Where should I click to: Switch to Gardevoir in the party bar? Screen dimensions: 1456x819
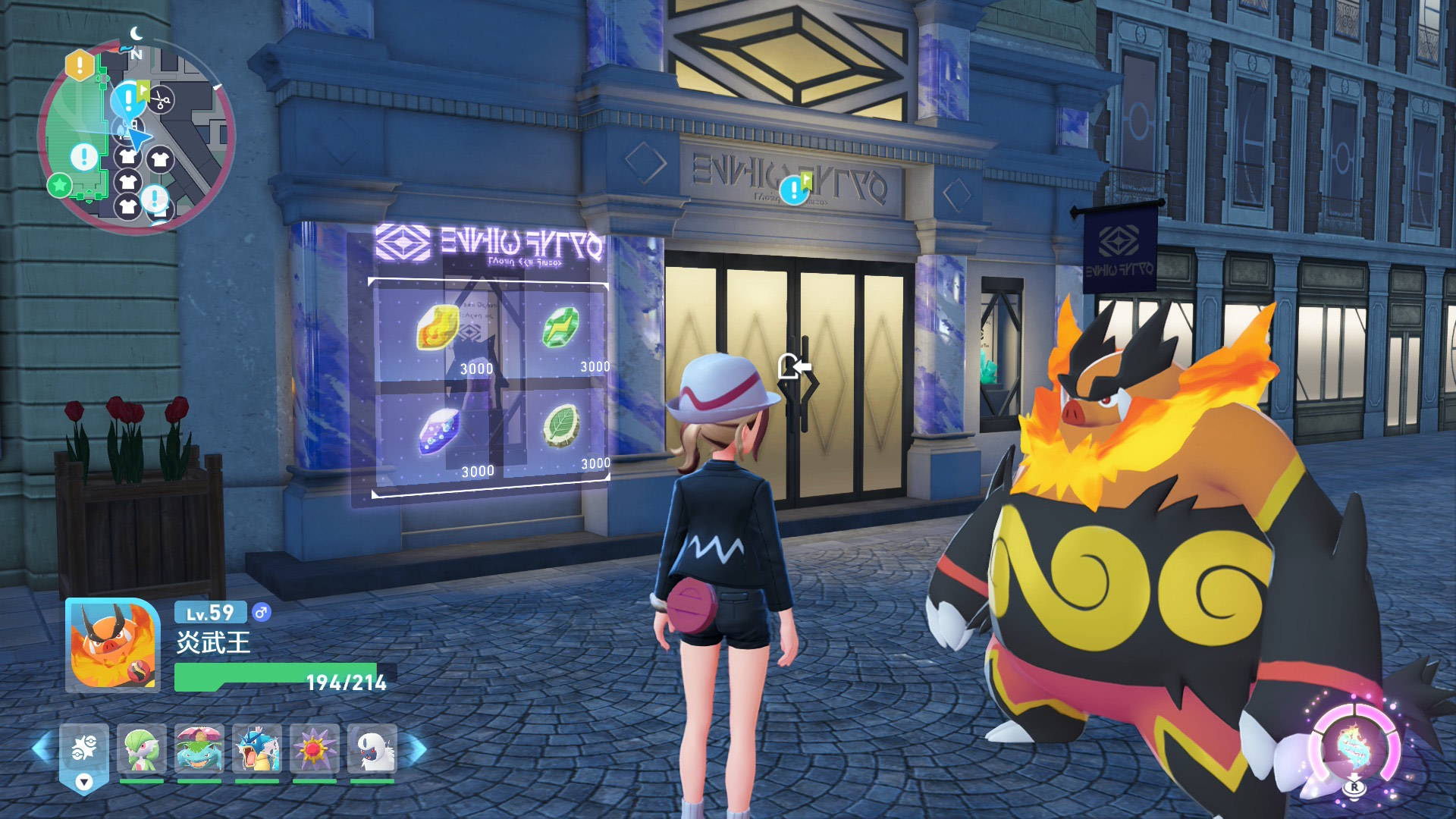(142, 749)
